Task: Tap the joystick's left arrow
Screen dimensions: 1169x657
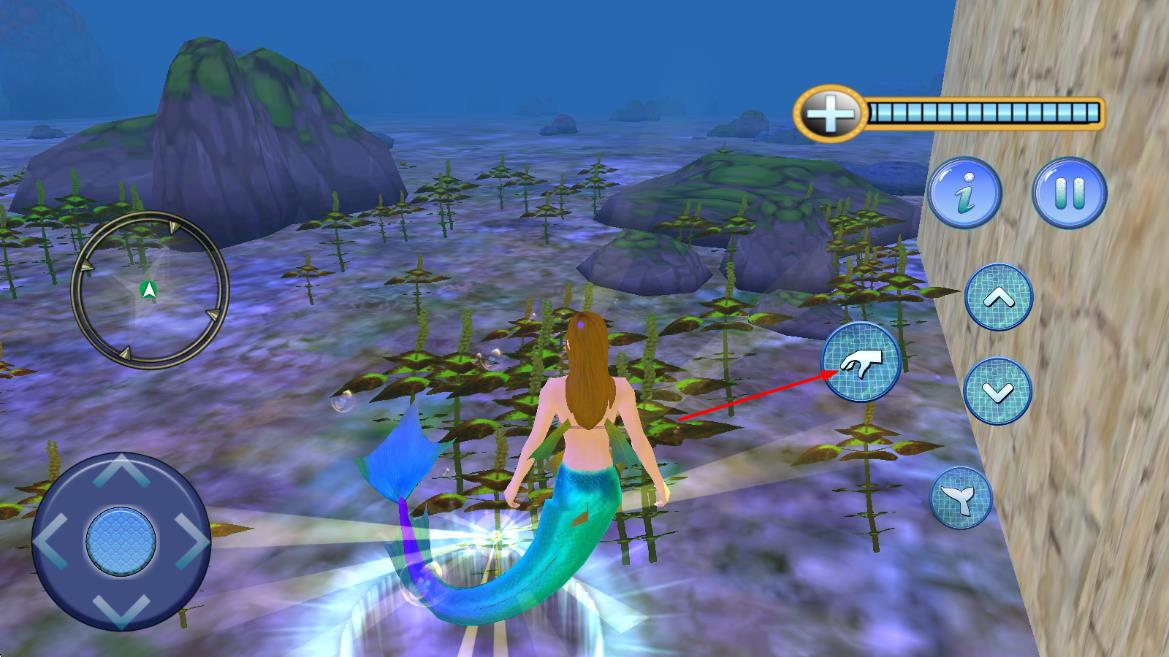Action: click(50, 541)
